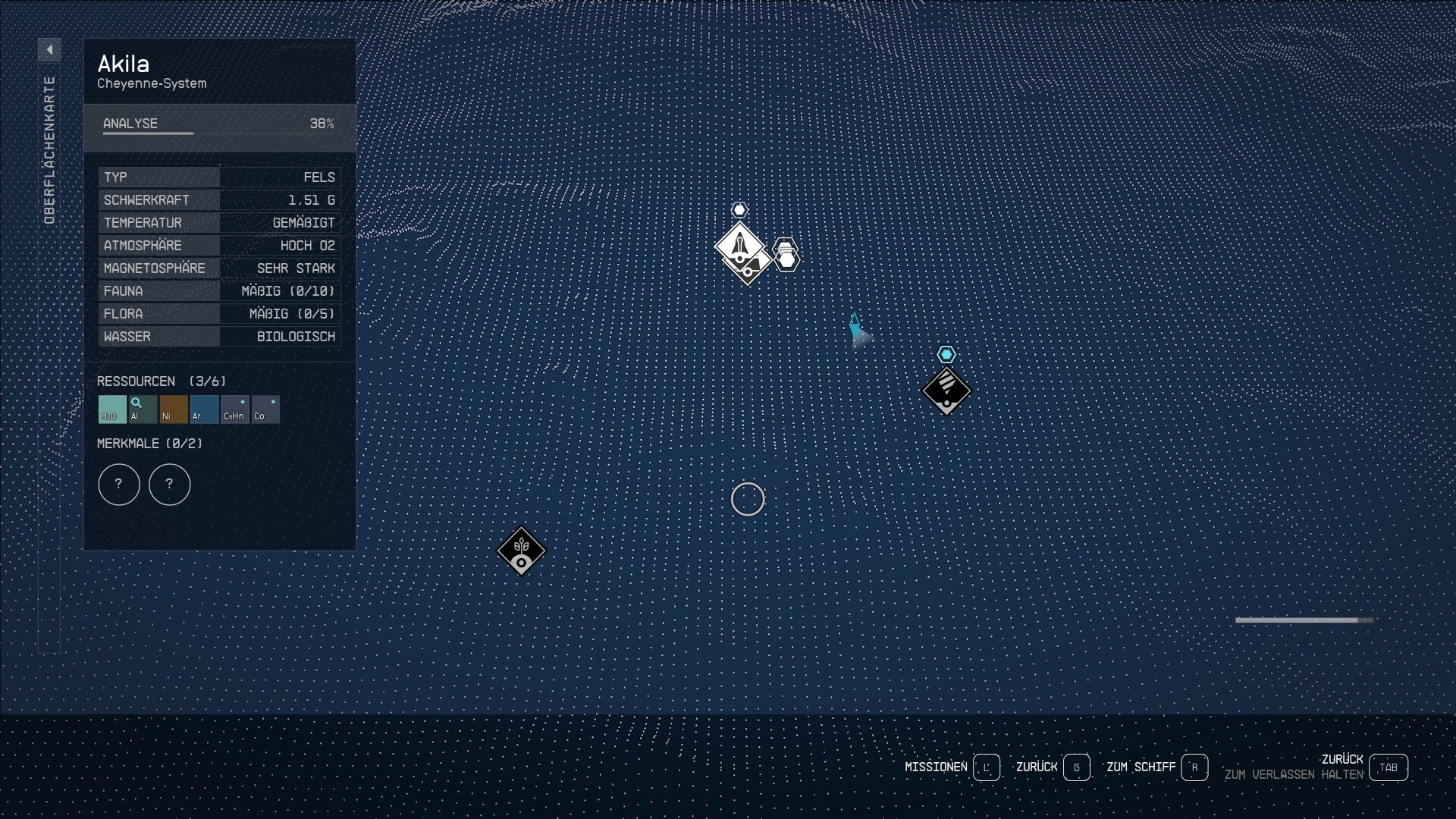This screenshot has height=819, width=1456.
Task: Select the cyan hexagon marker above the feature
Action: pyautogui.click(x=948, y=353)
